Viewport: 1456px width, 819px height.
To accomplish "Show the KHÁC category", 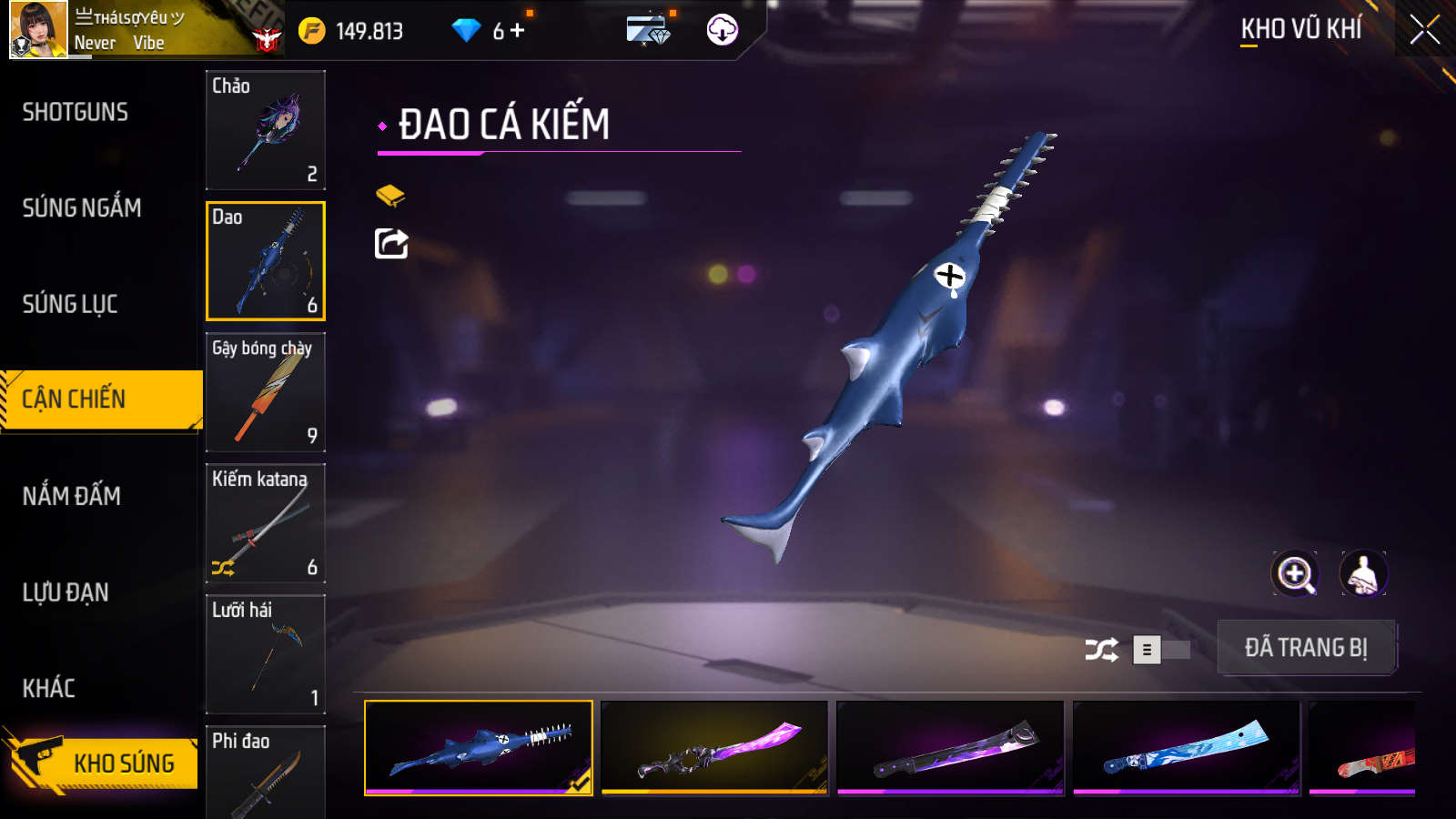I will pyautogui.click(x=49, y=688).
